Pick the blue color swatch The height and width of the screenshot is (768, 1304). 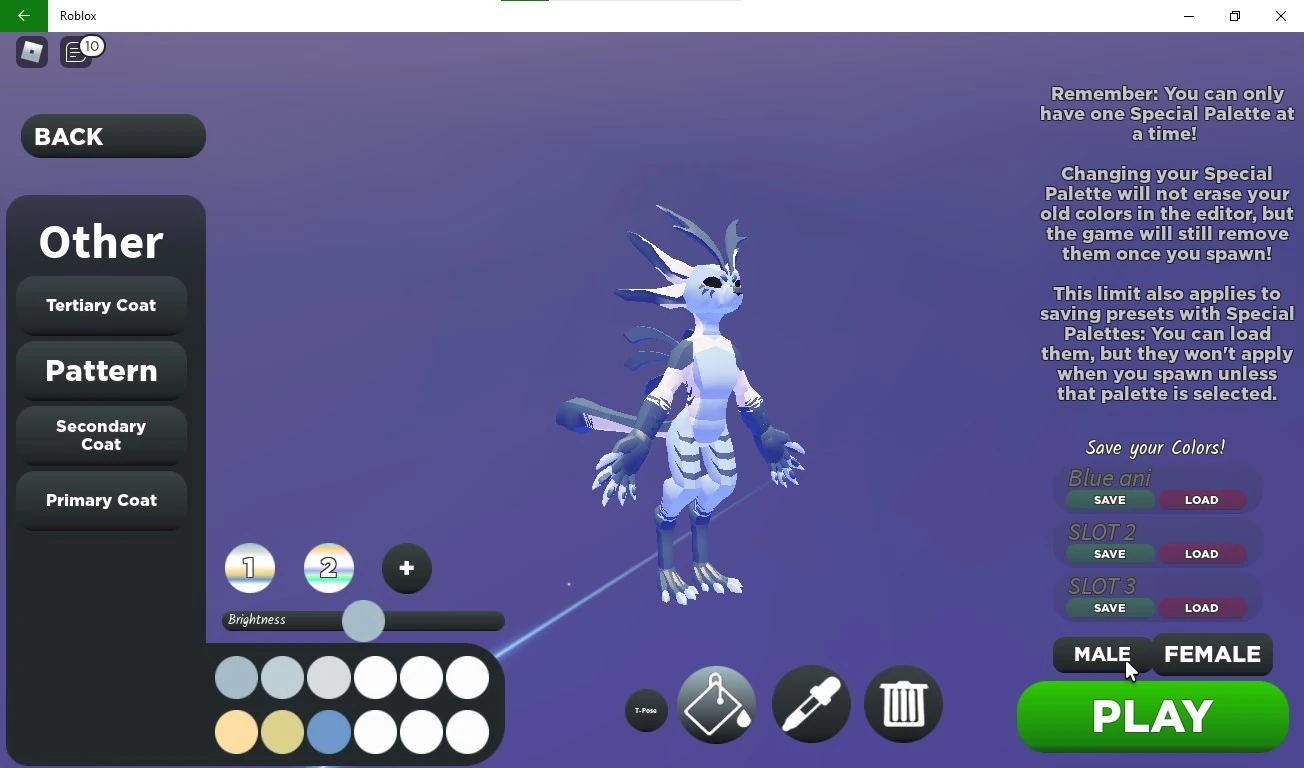pos(329,731)
